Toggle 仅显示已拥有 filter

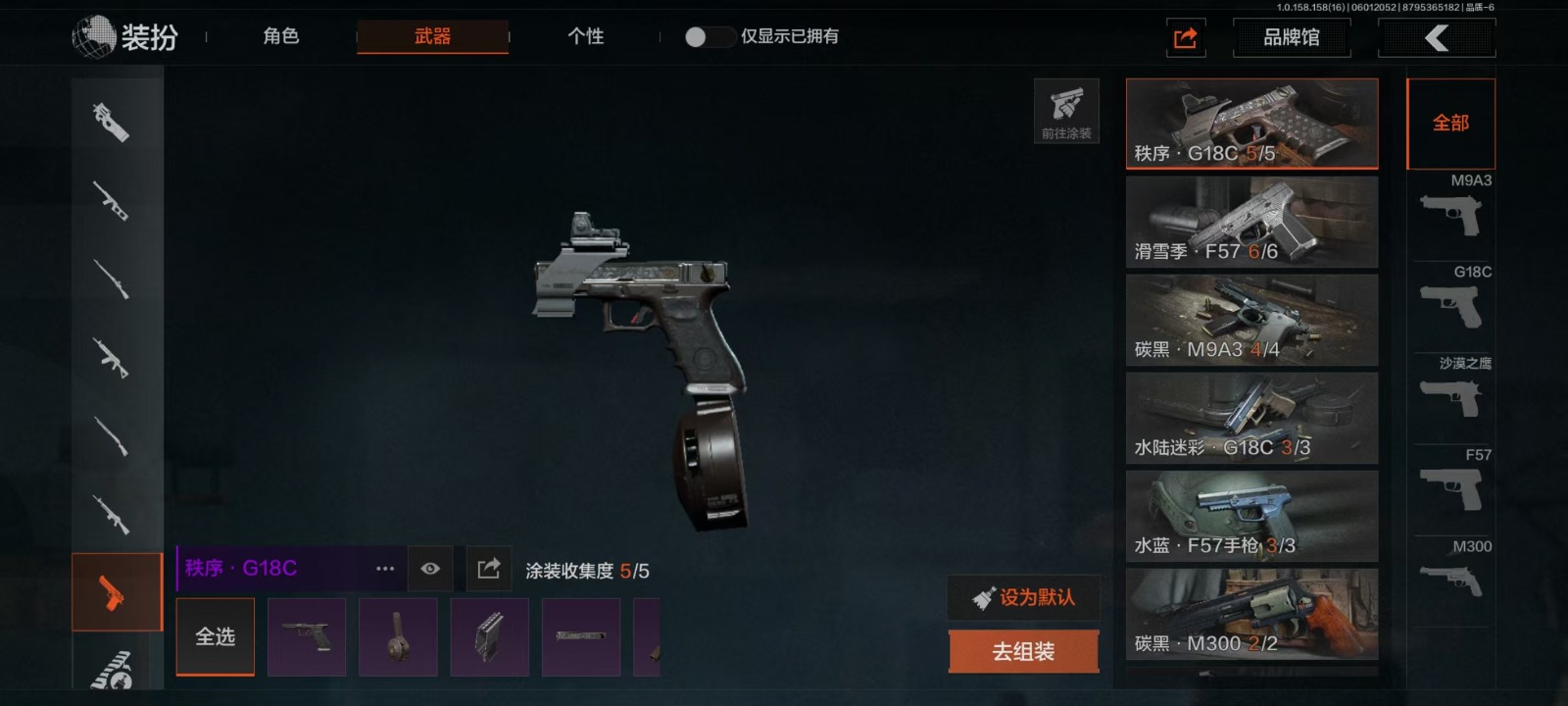point(710,37)
